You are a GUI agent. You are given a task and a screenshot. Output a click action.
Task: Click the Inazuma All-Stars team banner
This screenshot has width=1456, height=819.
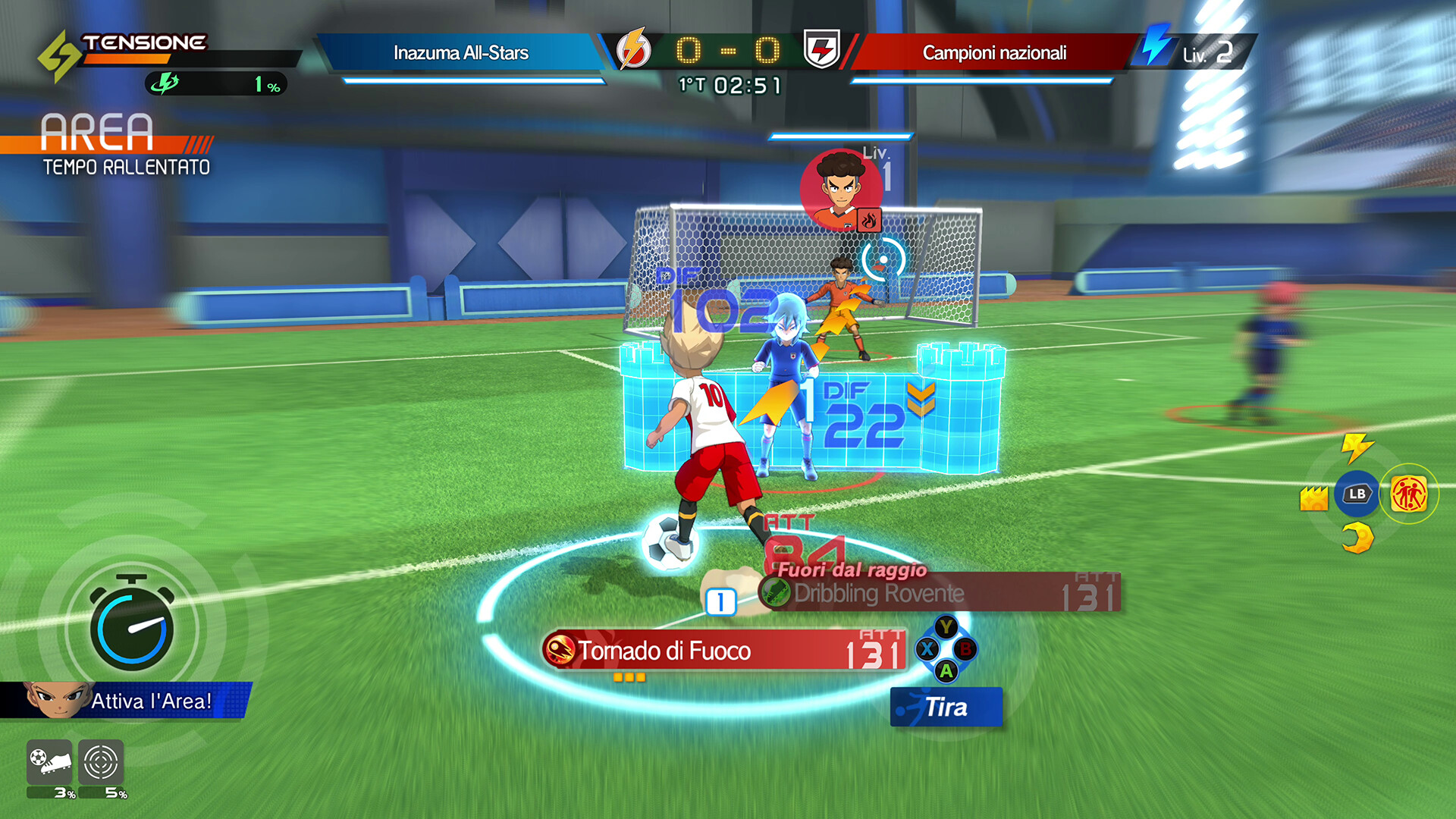(461, 53)
